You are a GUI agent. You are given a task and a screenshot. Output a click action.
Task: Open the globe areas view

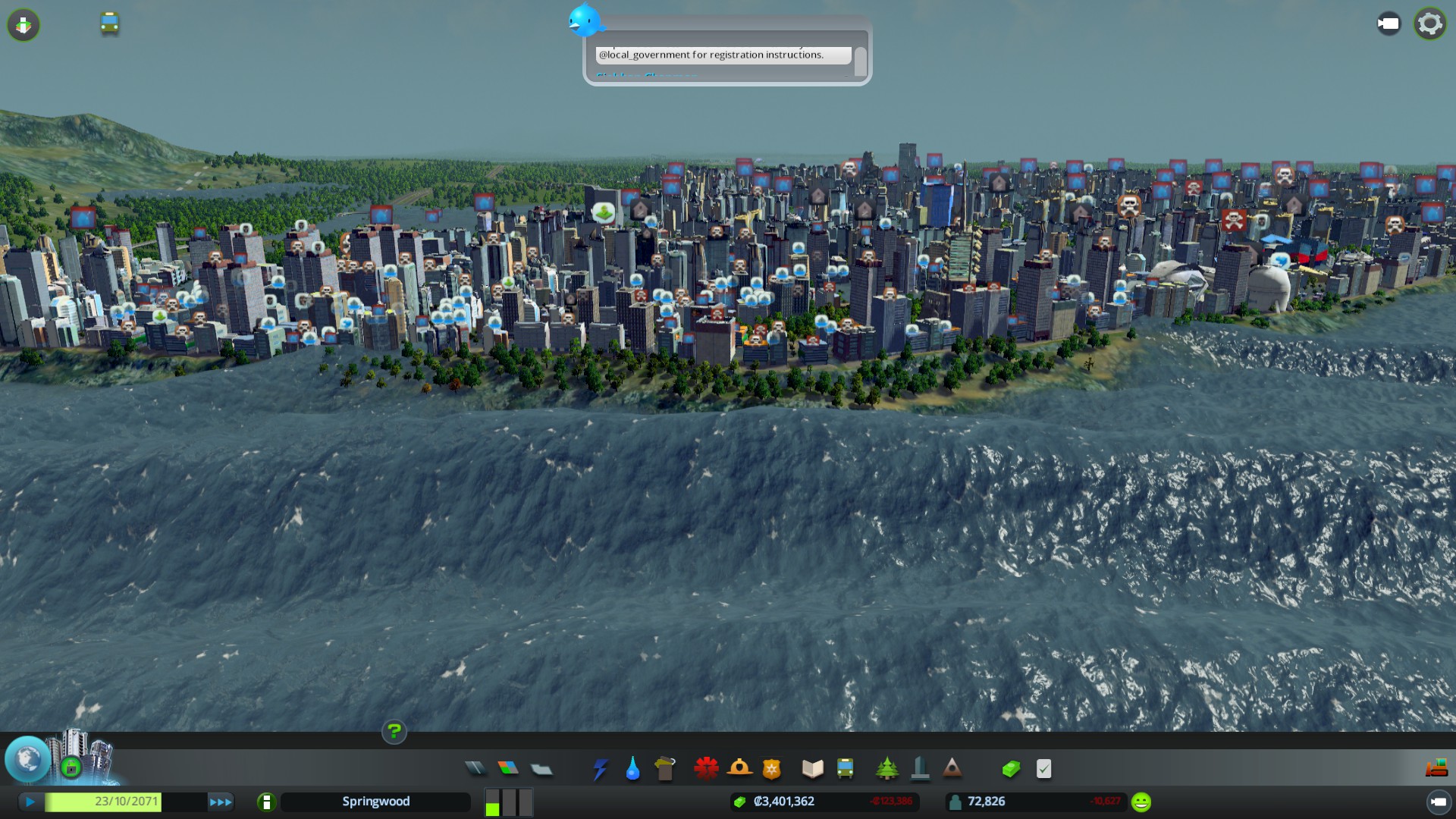tap(28, 758)
